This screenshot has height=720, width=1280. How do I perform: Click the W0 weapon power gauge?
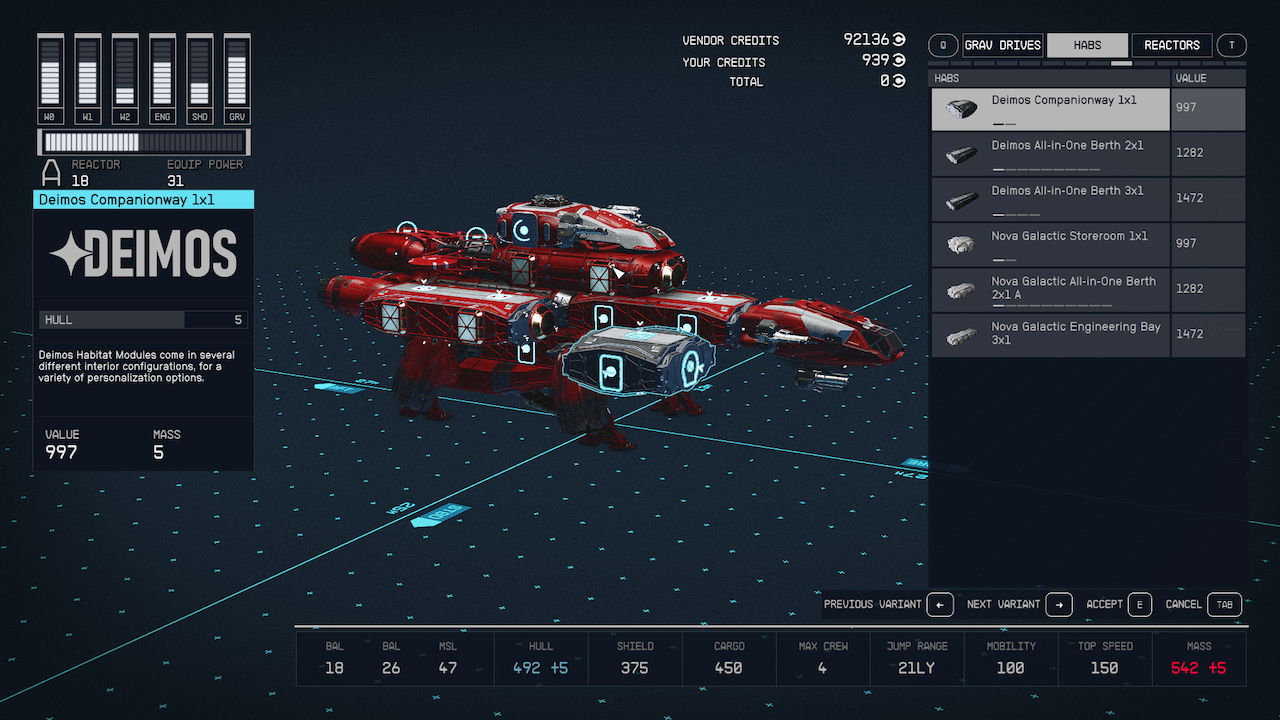point(50,80)
